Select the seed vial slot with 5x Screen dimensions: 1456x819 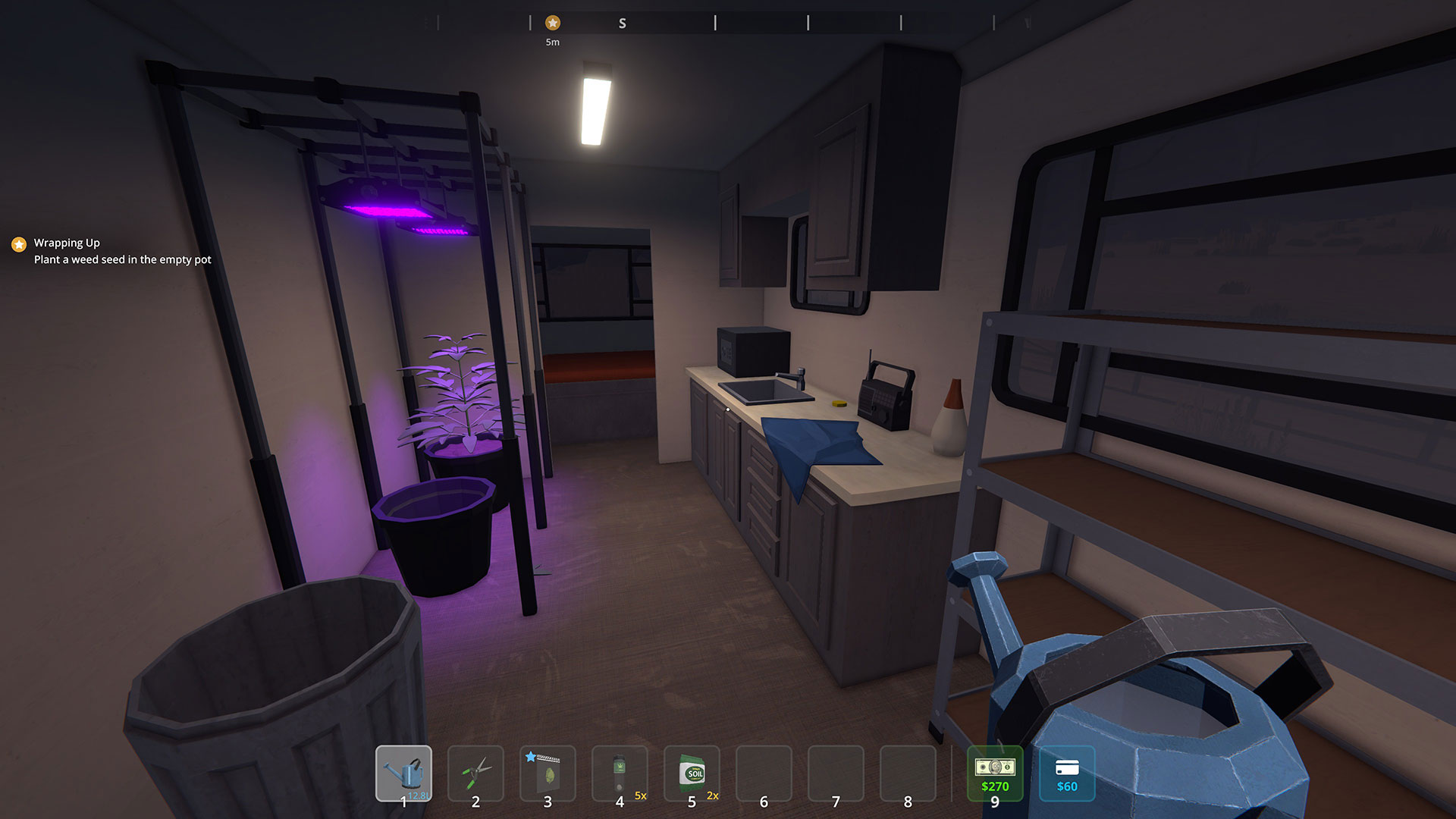click(620, 773)
